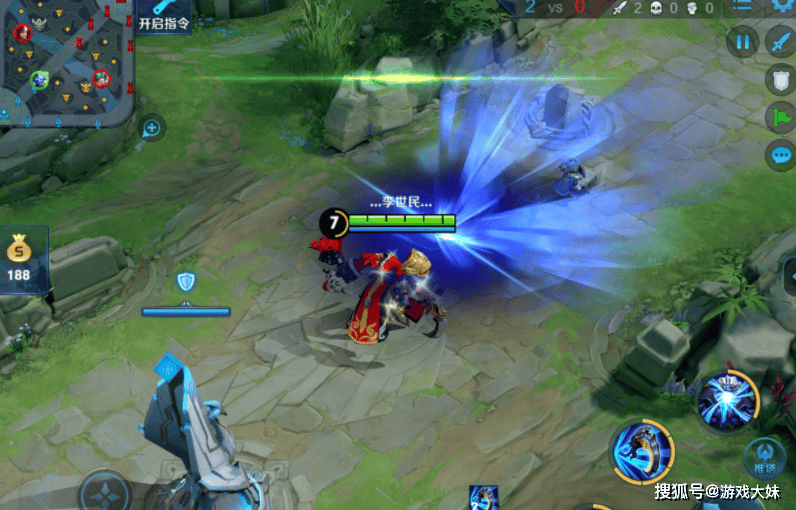This screenshot has height=510, width=796.
Task: Click the magnifier plus button below minimap
Action: tap(152, 127)
